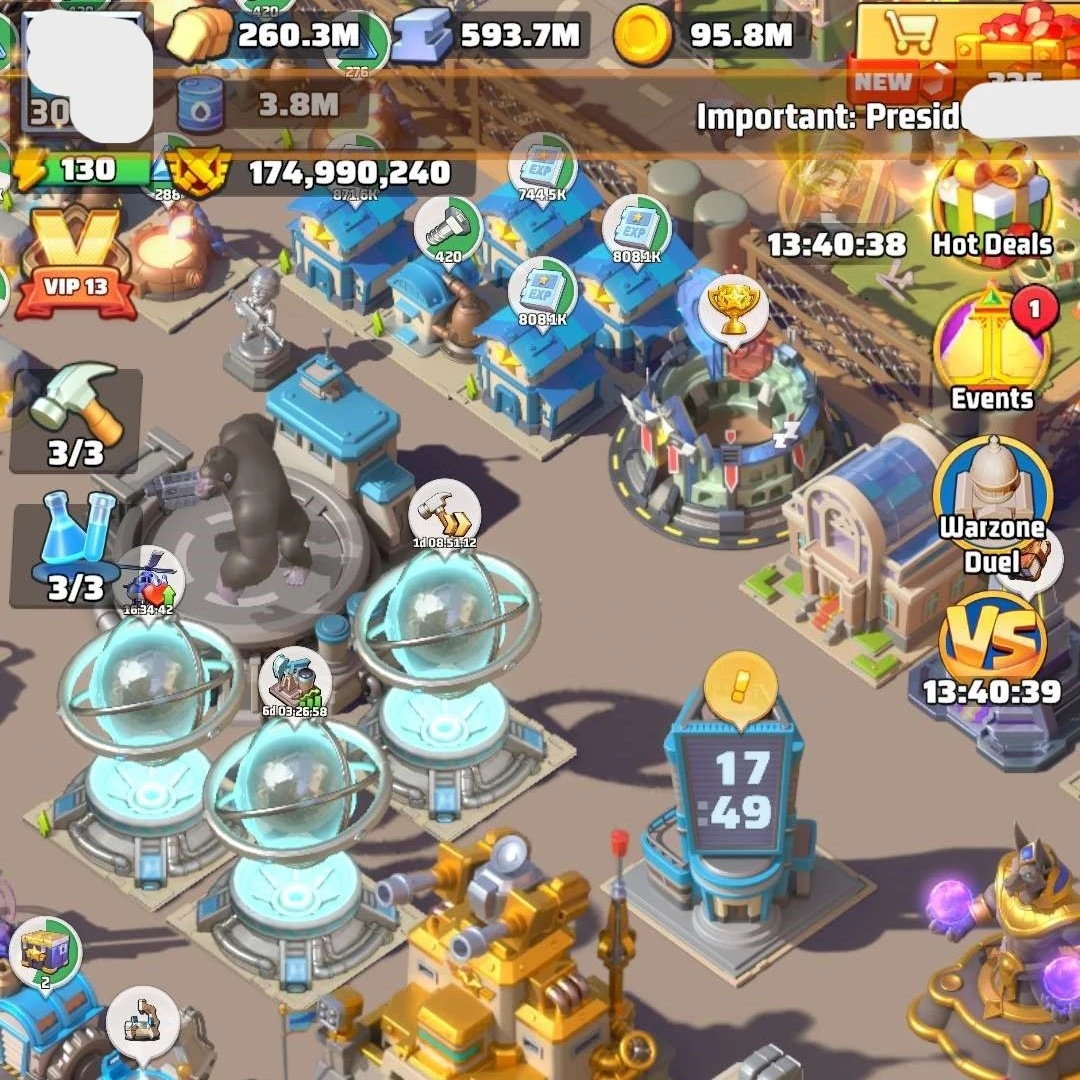The height and width of the screenshot is (1080, 1080).
Task: Collect the 744.5K EXP bubble
Action: (x=543, y=167)
